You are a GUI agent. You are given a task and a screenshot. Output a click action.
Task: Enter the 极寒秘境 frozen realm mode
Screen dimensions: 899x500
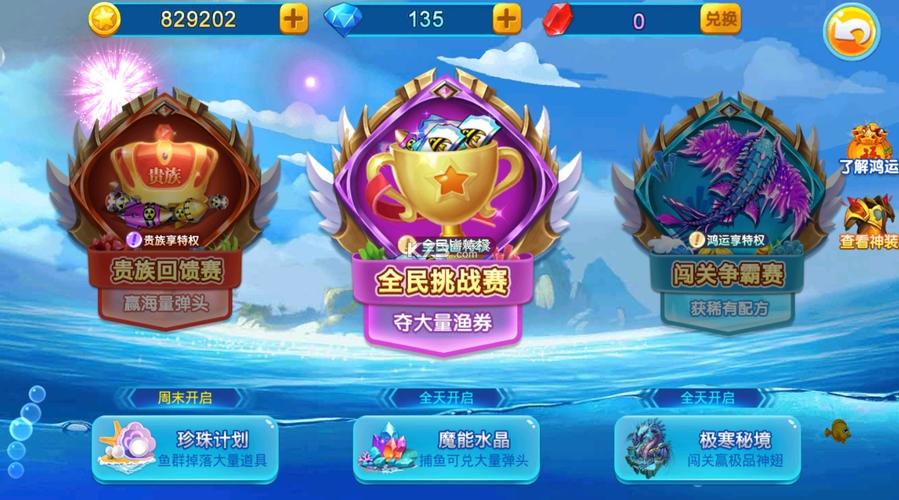click(707, 449)
